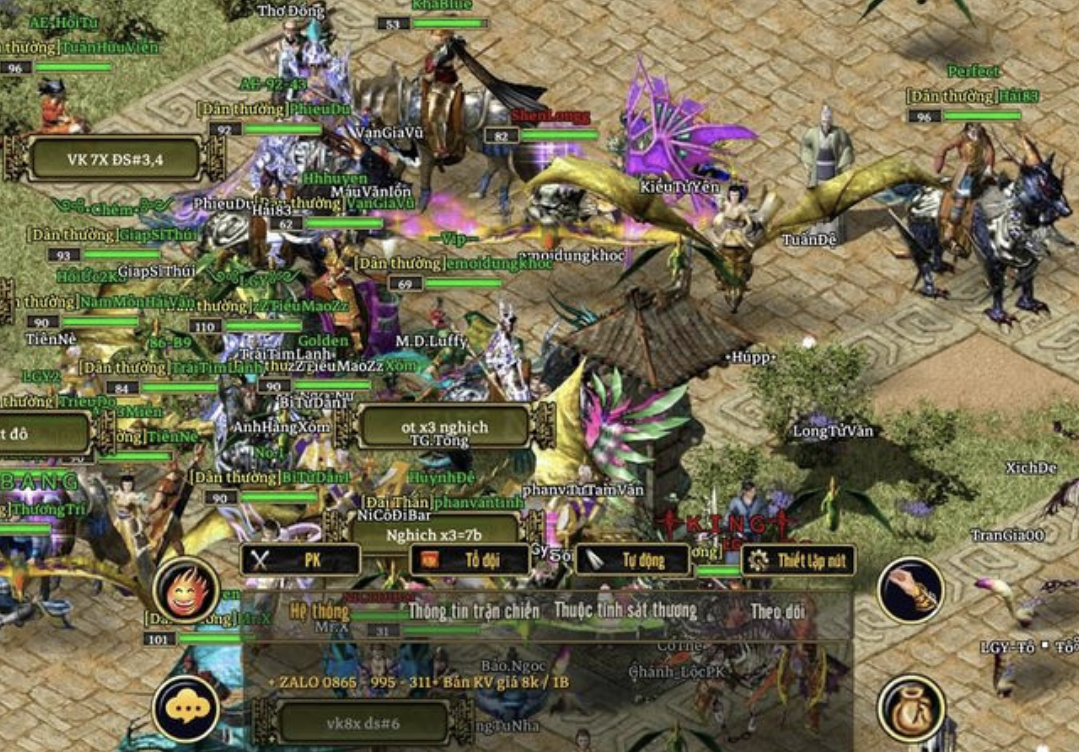Open Thiết lập nút button settings
This screenshot has height=752, width=1079.
(798, 560)
